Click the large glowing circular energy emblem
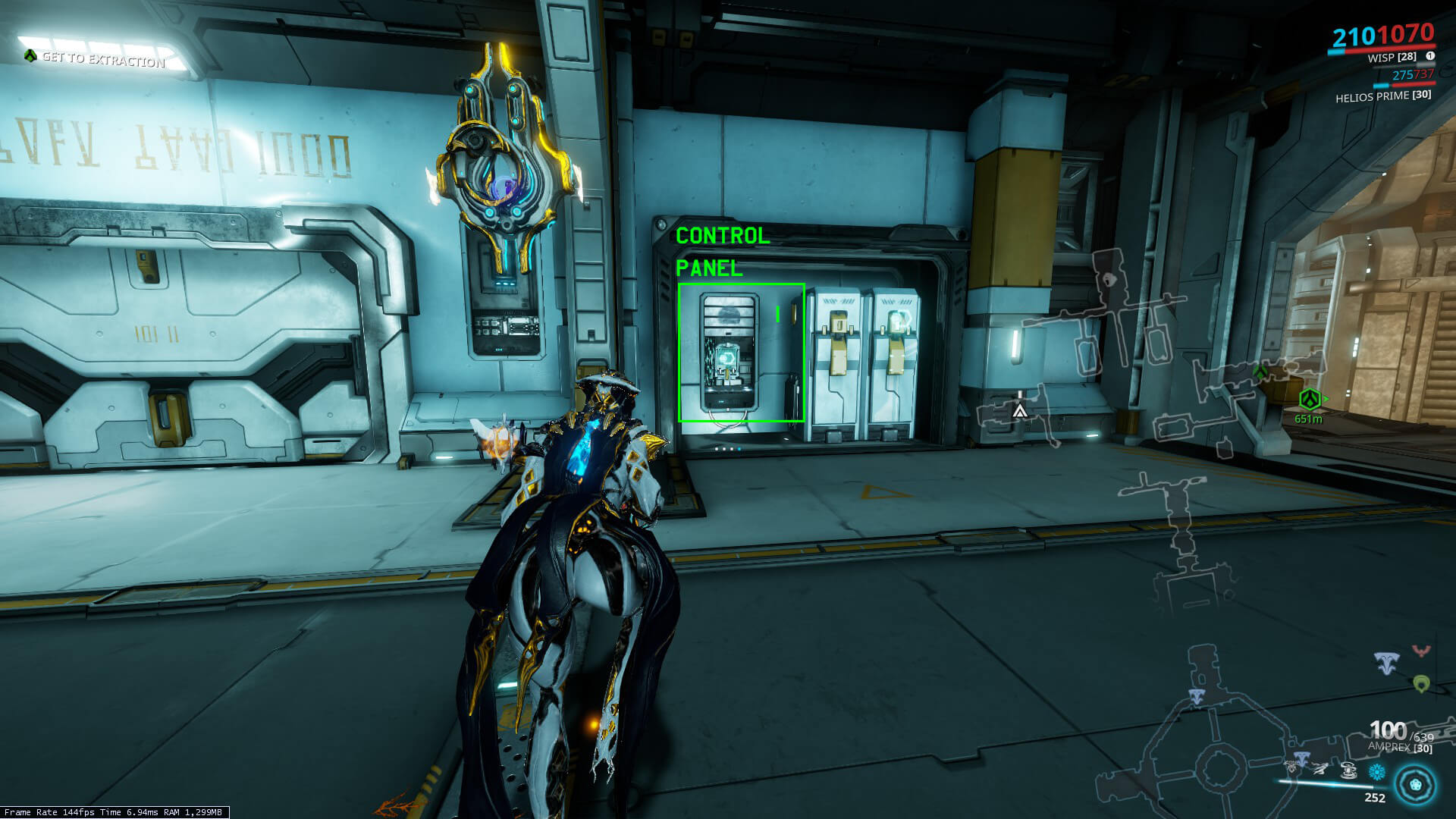This screenshot has height=819, width=1456. coord(1415,784)
